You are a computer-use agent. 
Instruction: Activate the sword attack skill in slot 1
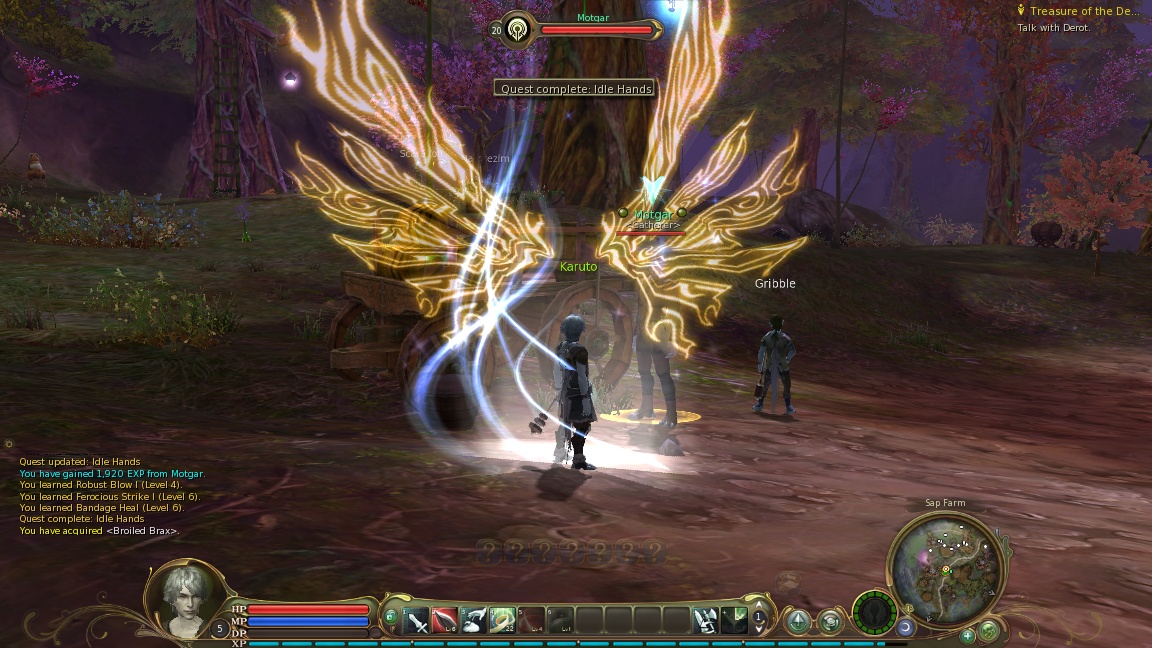(416, 620)
